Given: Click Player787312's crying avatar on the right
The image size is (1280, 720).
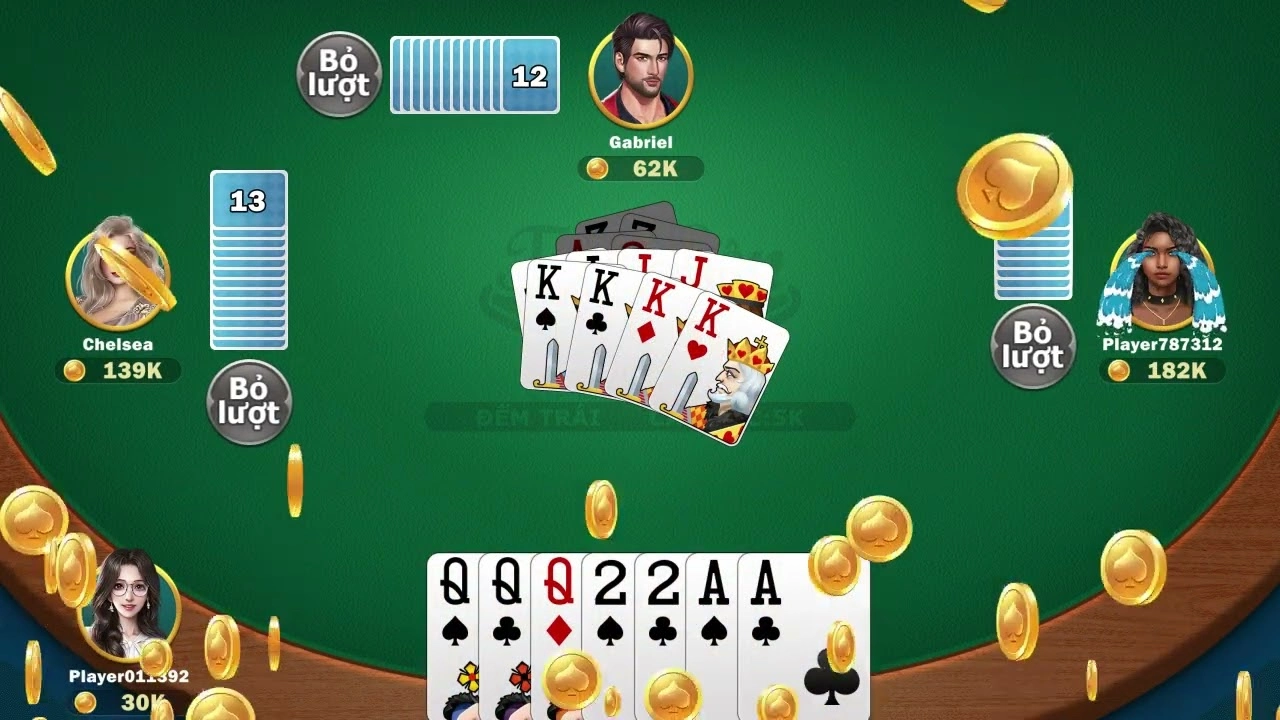Looking at the screenshot, I should click(x=1165, y=275).
